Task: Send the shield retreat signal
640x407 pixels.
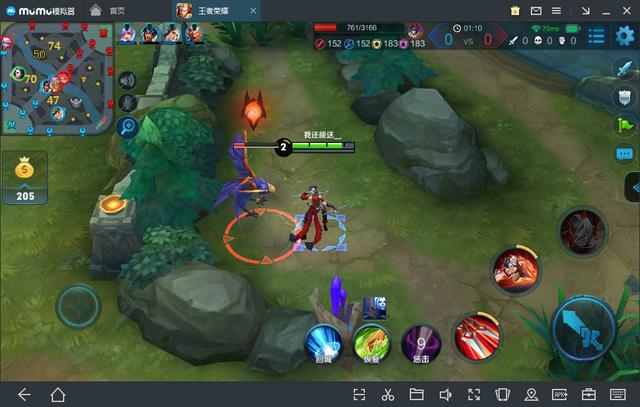Action: point(625,96)
